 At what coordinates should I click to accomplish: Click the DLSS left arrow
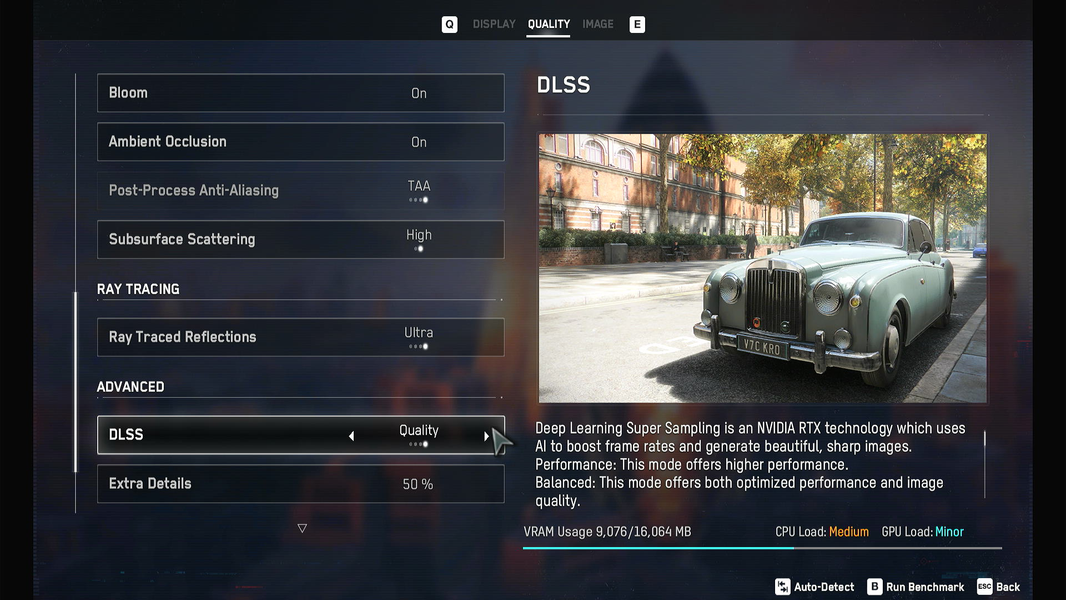tap(351, 436)
